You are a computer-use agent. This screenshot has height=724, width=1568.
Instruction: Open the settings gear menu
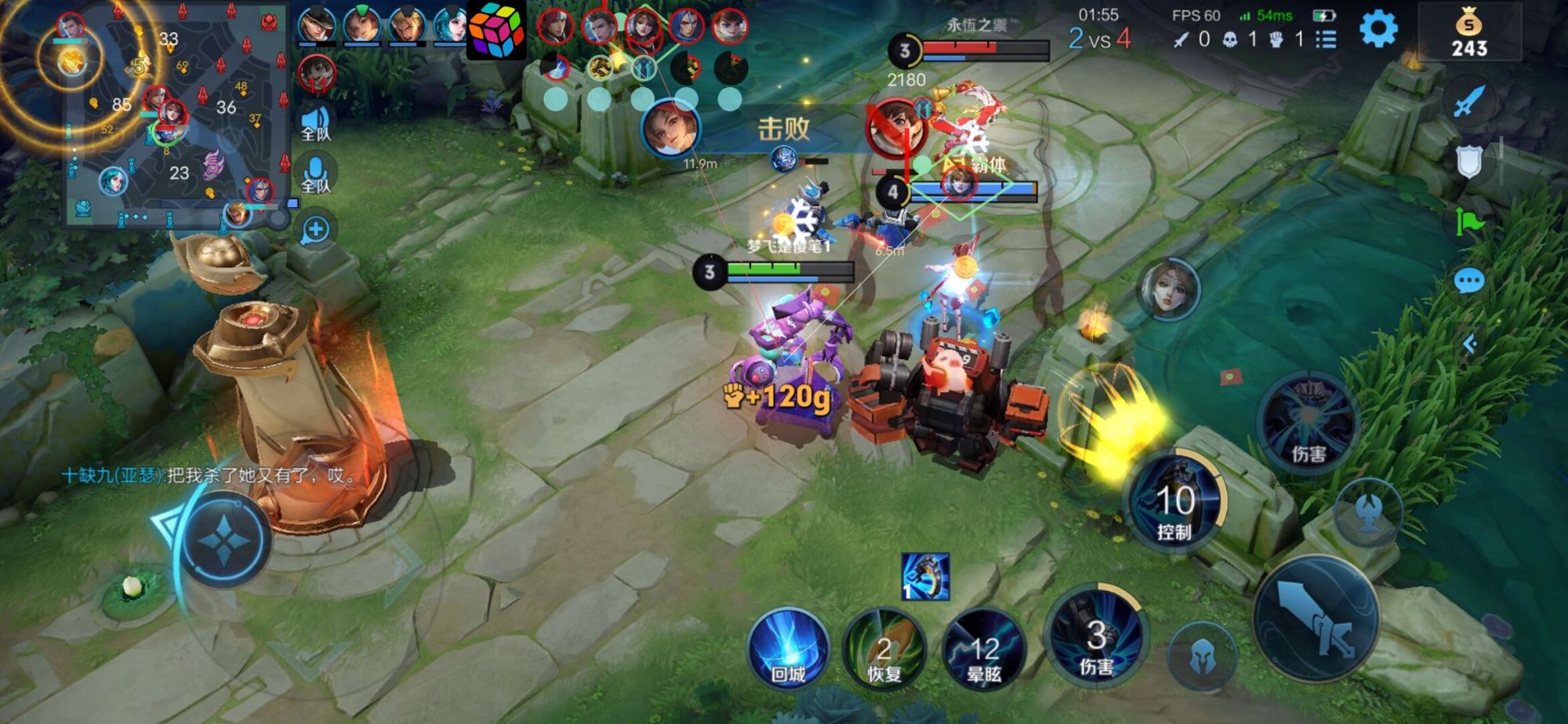[x=1377, y=30]
